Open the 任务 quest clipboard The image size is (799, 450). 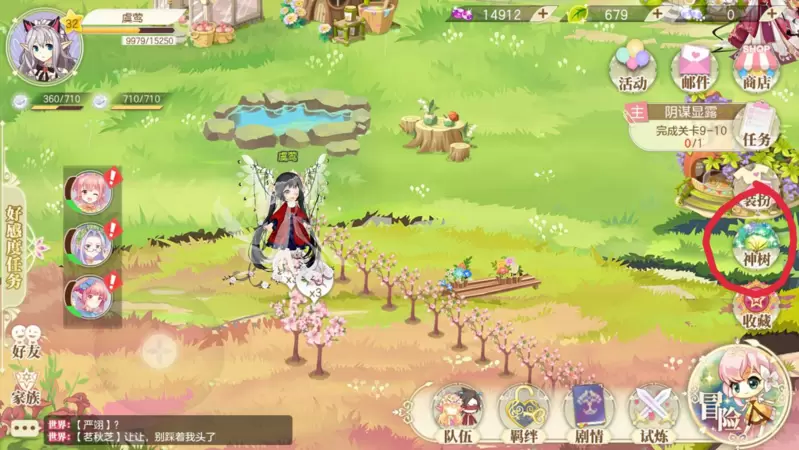click(x=758, y=128)
